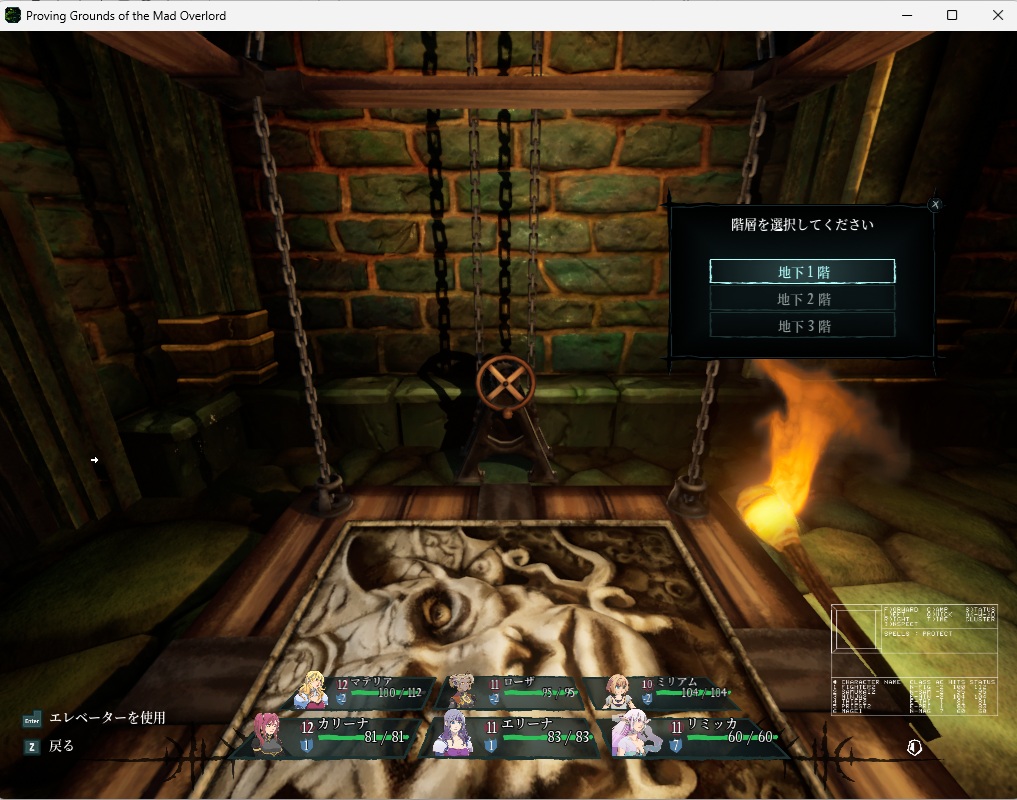Screen dimensions: 1017x800
Task: Select party member マテリア's panel
Action: pyautogui.click(x=362, y=690)
